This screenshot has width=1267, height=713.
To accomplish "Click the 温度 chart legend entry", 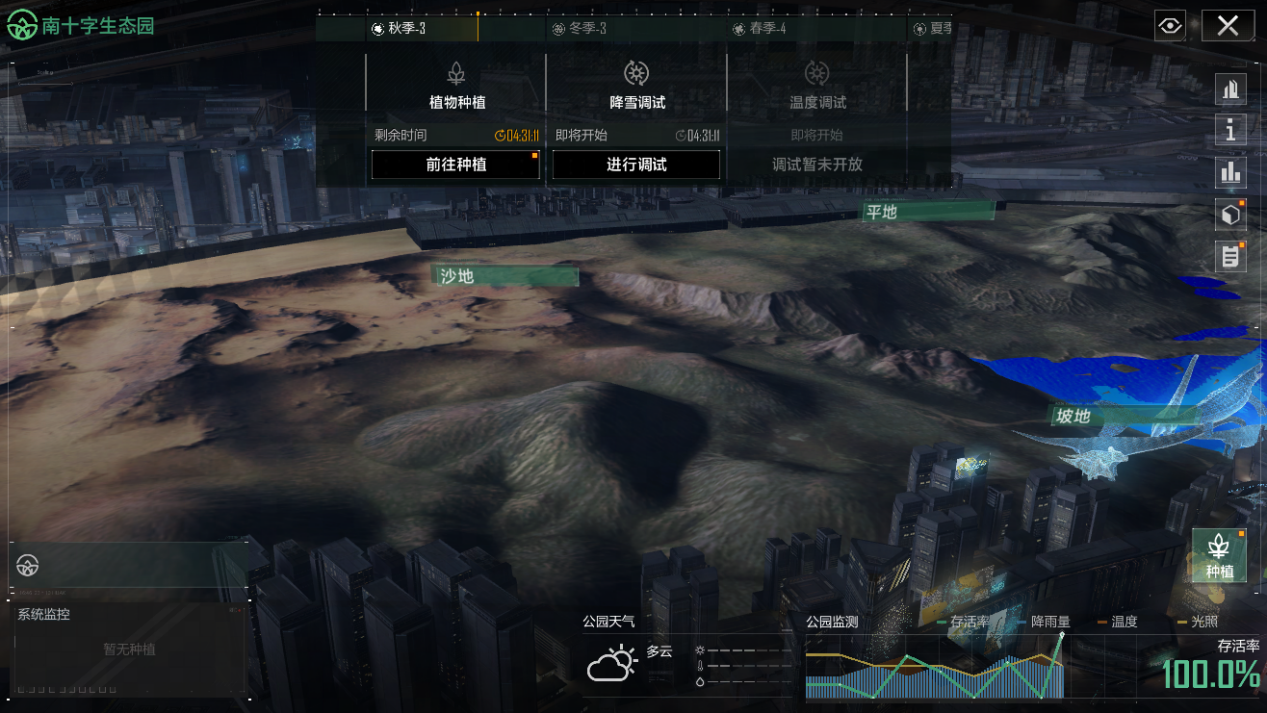I will coord(1123,622).
